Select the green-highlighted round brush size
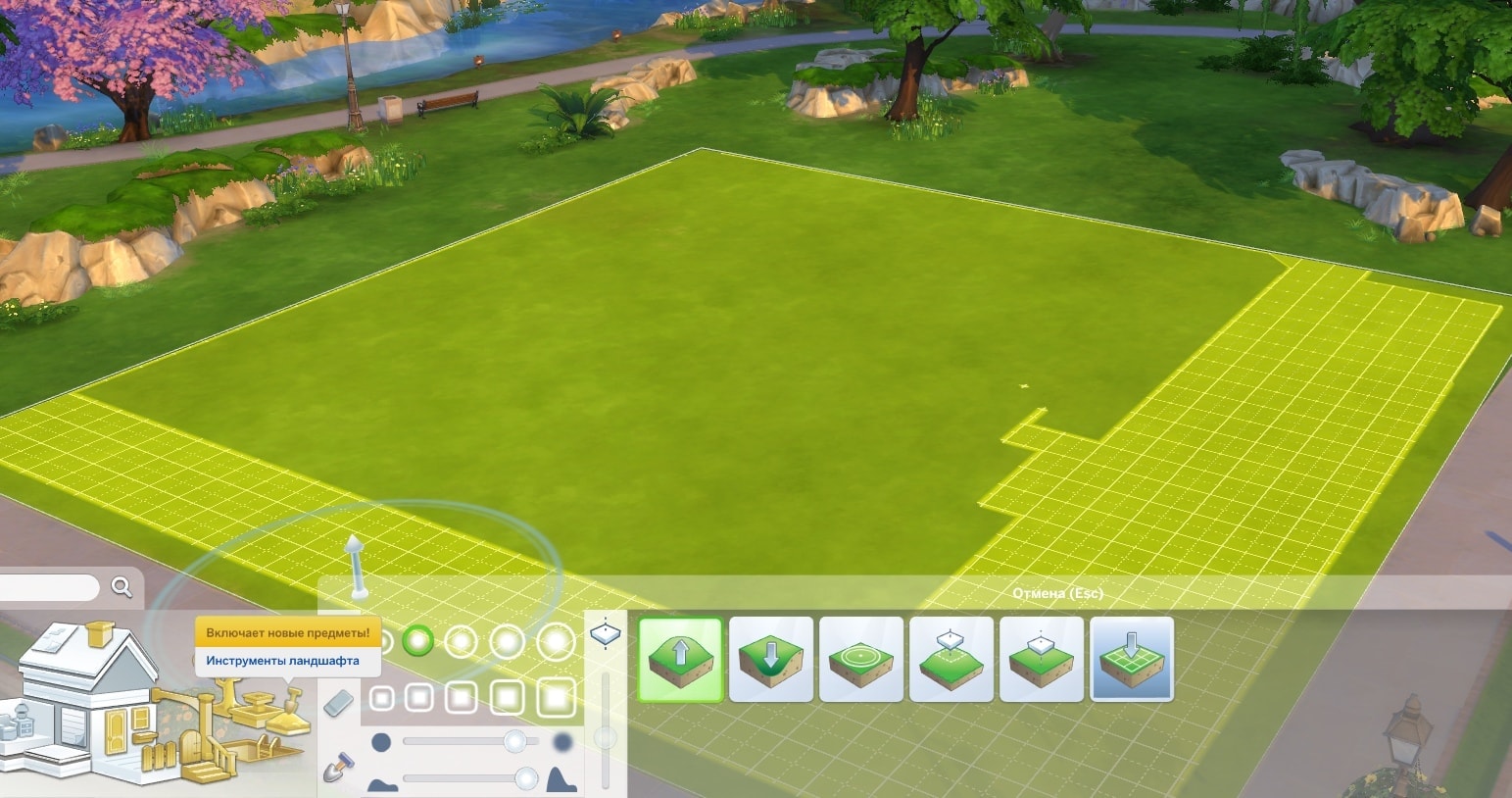This screenshot has height=798, width=1512. 418,641
